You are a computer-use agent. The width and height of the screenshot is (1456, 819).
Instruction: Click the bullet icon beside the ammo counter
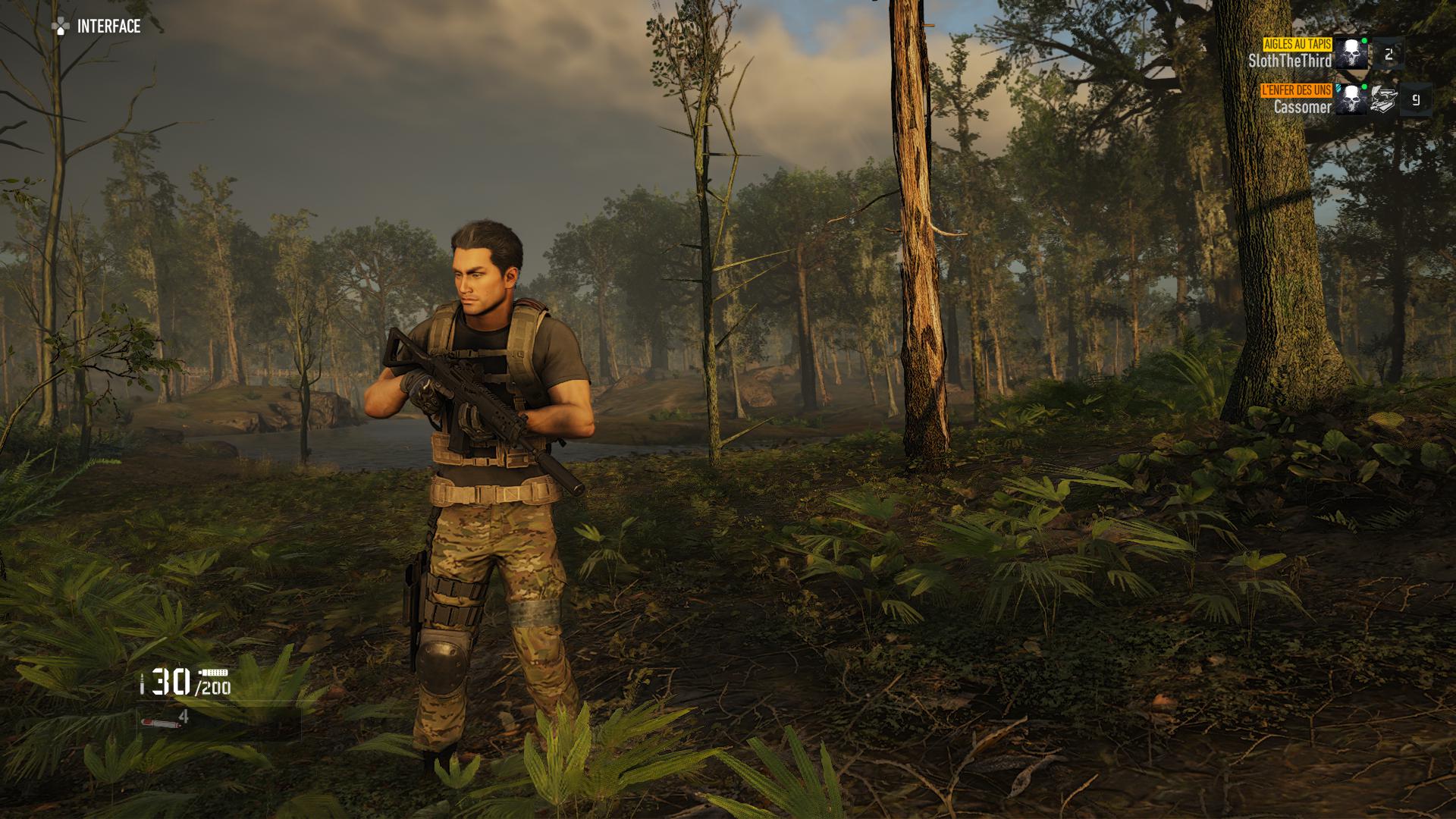click(142, 683)
